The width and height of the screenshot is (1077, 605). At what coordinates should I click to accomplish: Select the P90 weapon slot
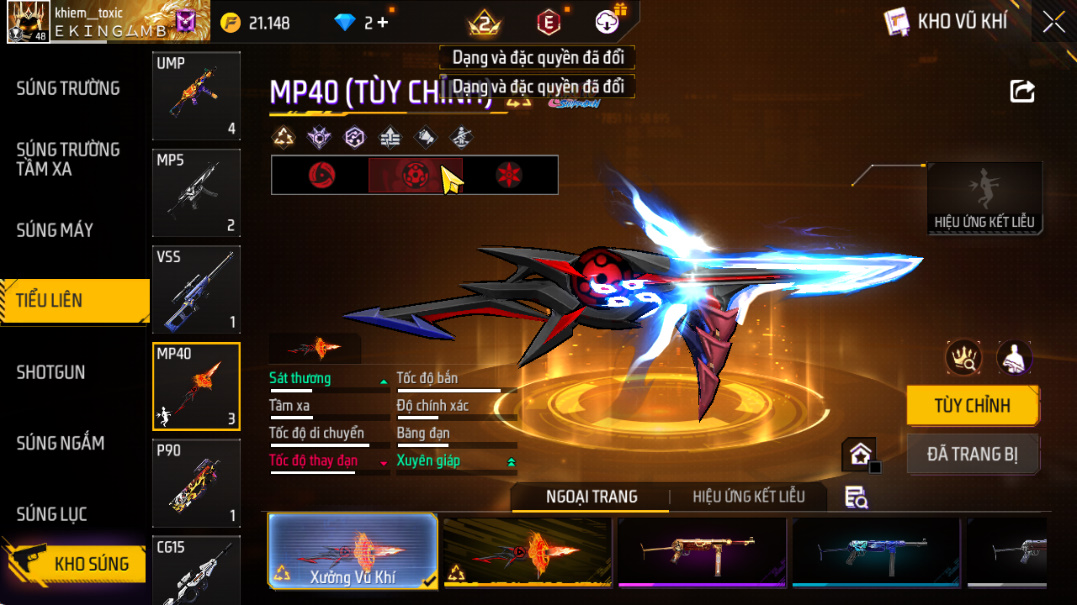pyautogui.click(x=196, y=483)
